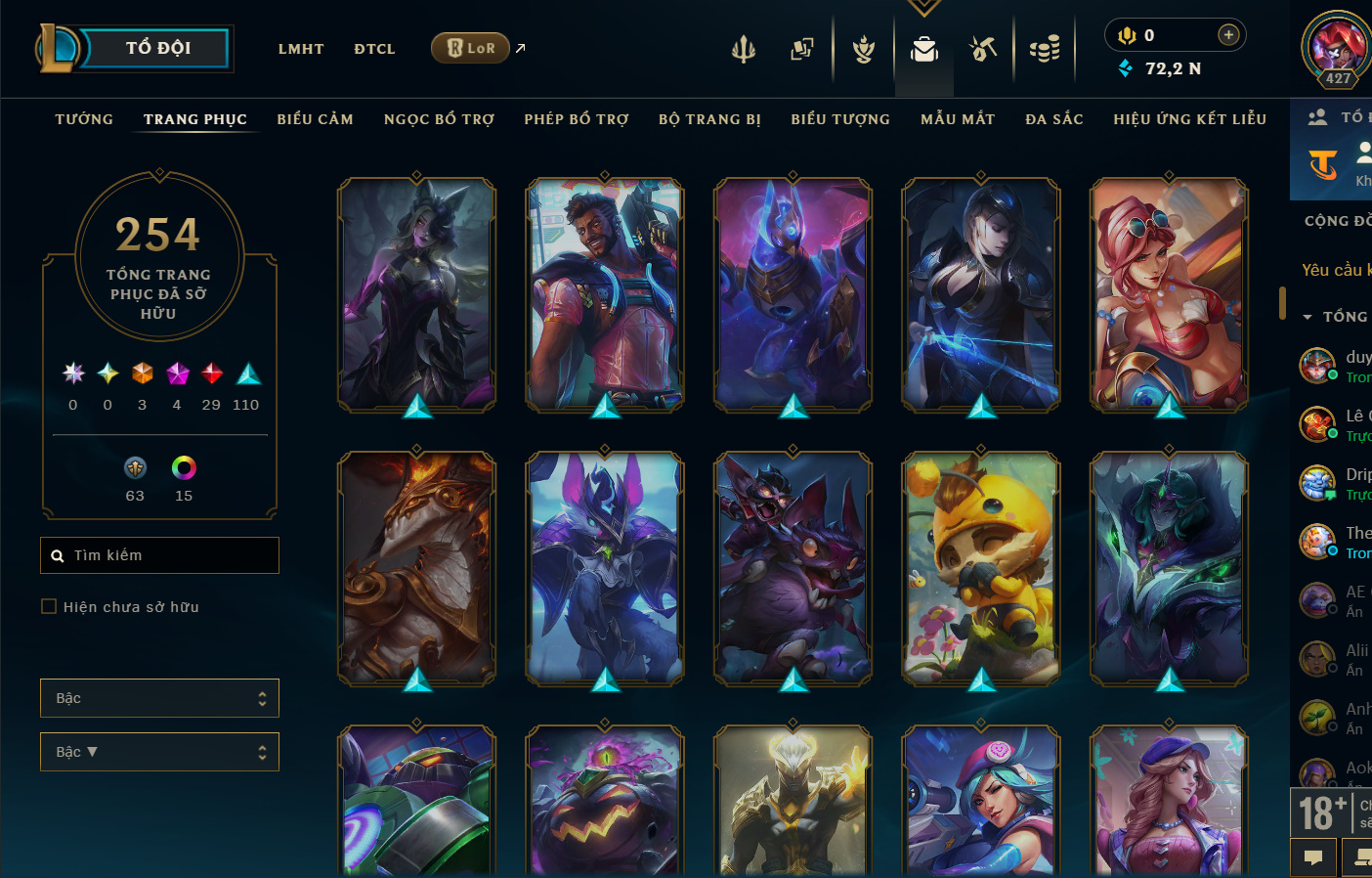Open the BIỂU TƯỢNG tab
Viewport: 1372px width, 878px height.
click(840, 119)
